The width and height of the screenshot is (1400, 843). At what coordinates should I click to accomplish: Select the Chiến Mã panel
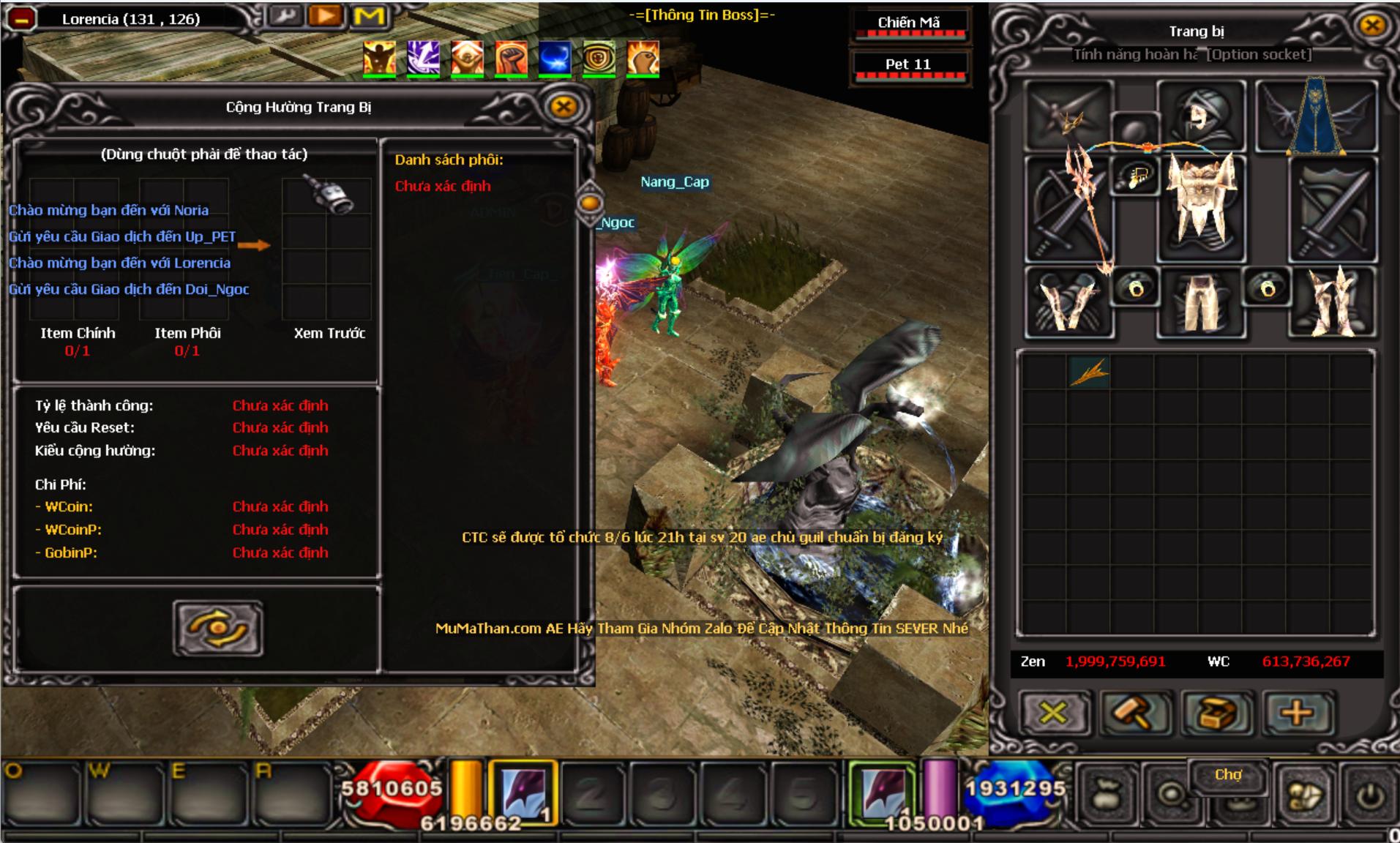(x=908, y=23)
